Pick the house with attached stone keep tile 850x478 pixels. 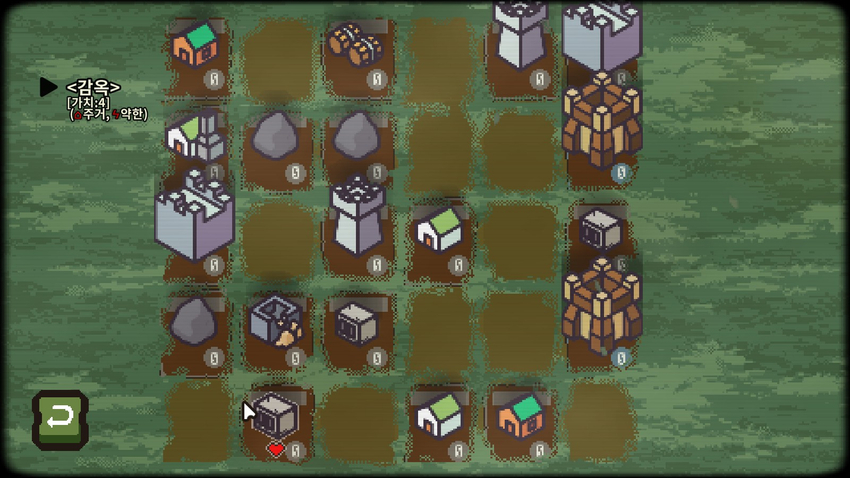[195, 137]
